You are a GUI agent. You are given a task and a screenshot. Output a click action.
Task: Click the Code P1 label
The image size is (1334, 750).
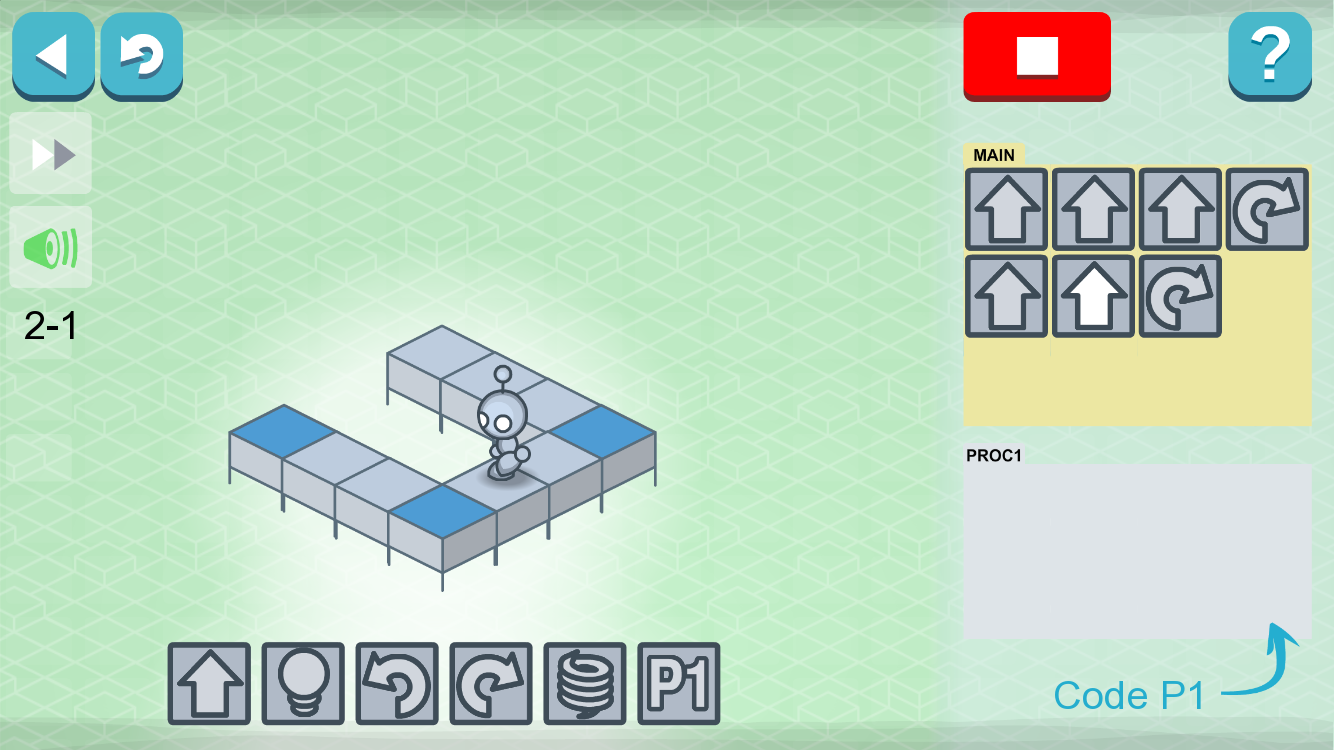(1130, 695)
